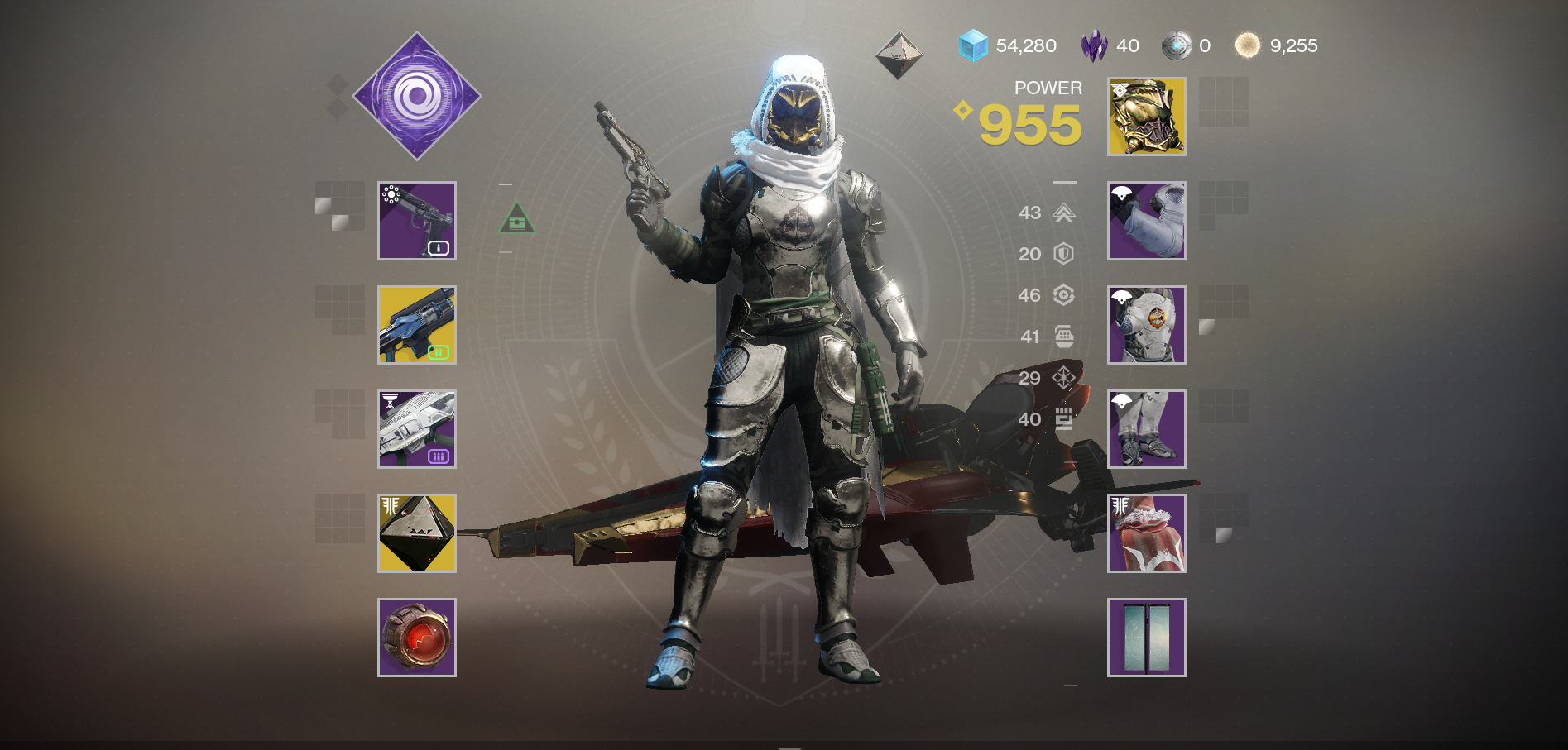Select the white power weapon slot

coord(417,429)
